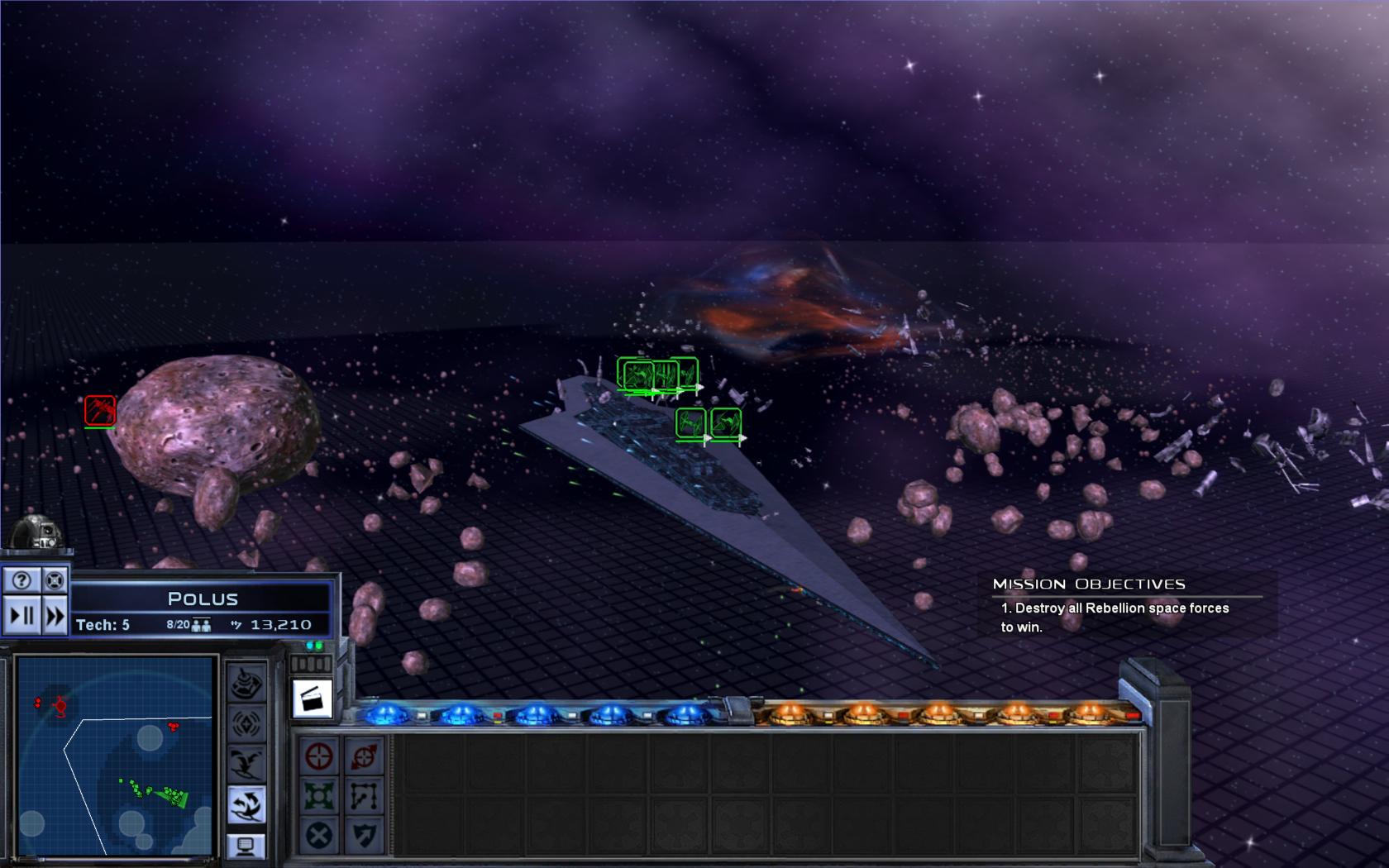Select the highlighted reinforcements ships button
This screenshot has width=1389, height=868.
246,804
